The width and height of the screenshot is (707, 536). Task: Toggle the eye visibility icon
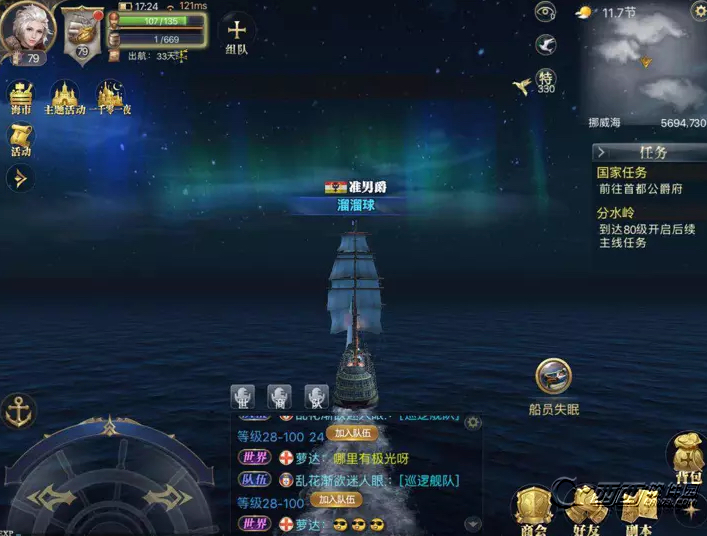[x=545, y=12]
